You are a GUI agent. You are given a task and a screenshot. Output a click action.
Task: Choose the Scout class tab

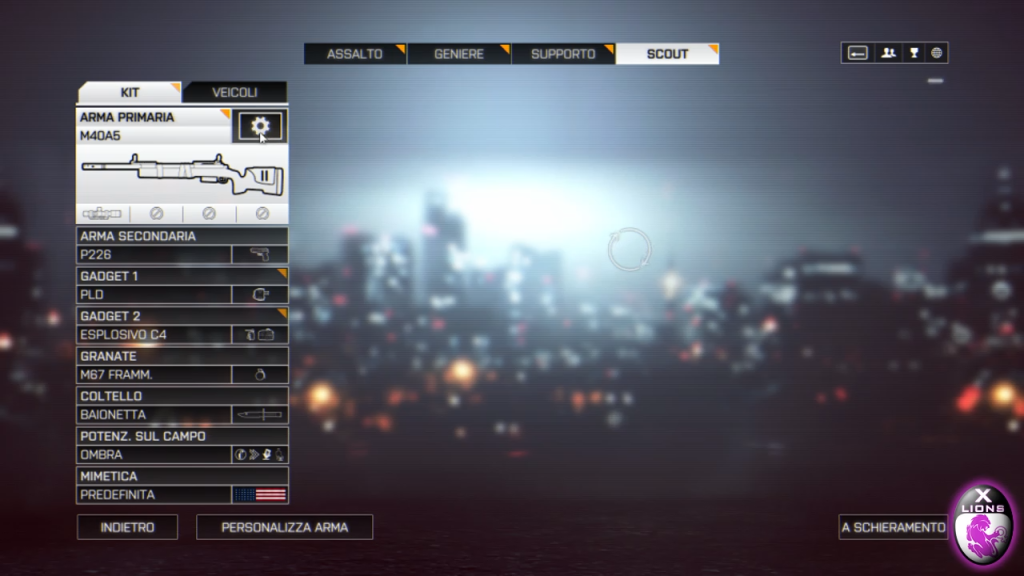(667, 54)
